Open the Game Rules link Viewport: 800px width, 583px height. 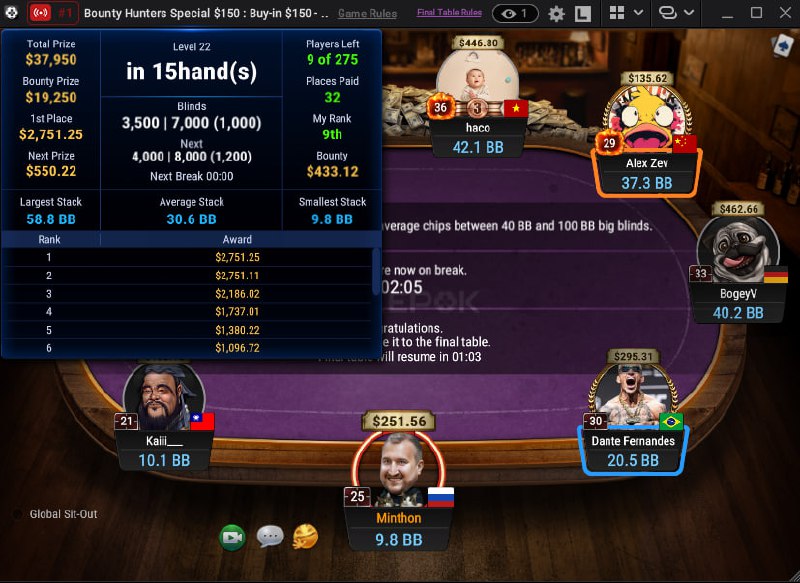click(367, 14)
